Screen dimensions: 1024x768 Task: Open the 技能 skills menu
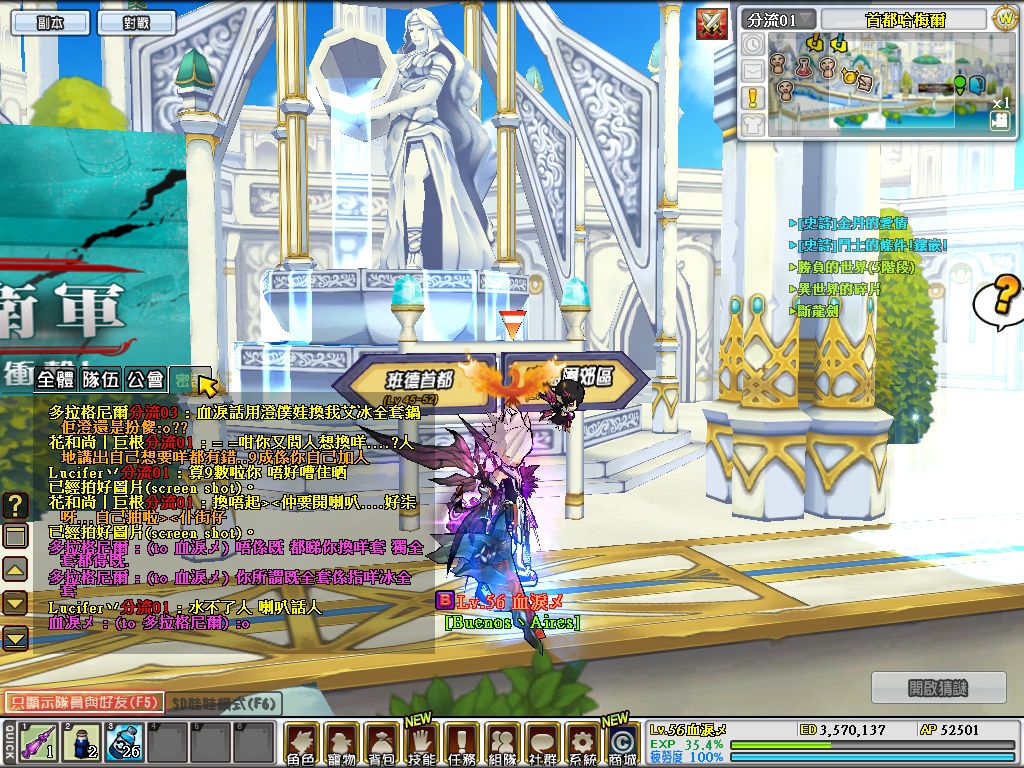click(421, 744)
